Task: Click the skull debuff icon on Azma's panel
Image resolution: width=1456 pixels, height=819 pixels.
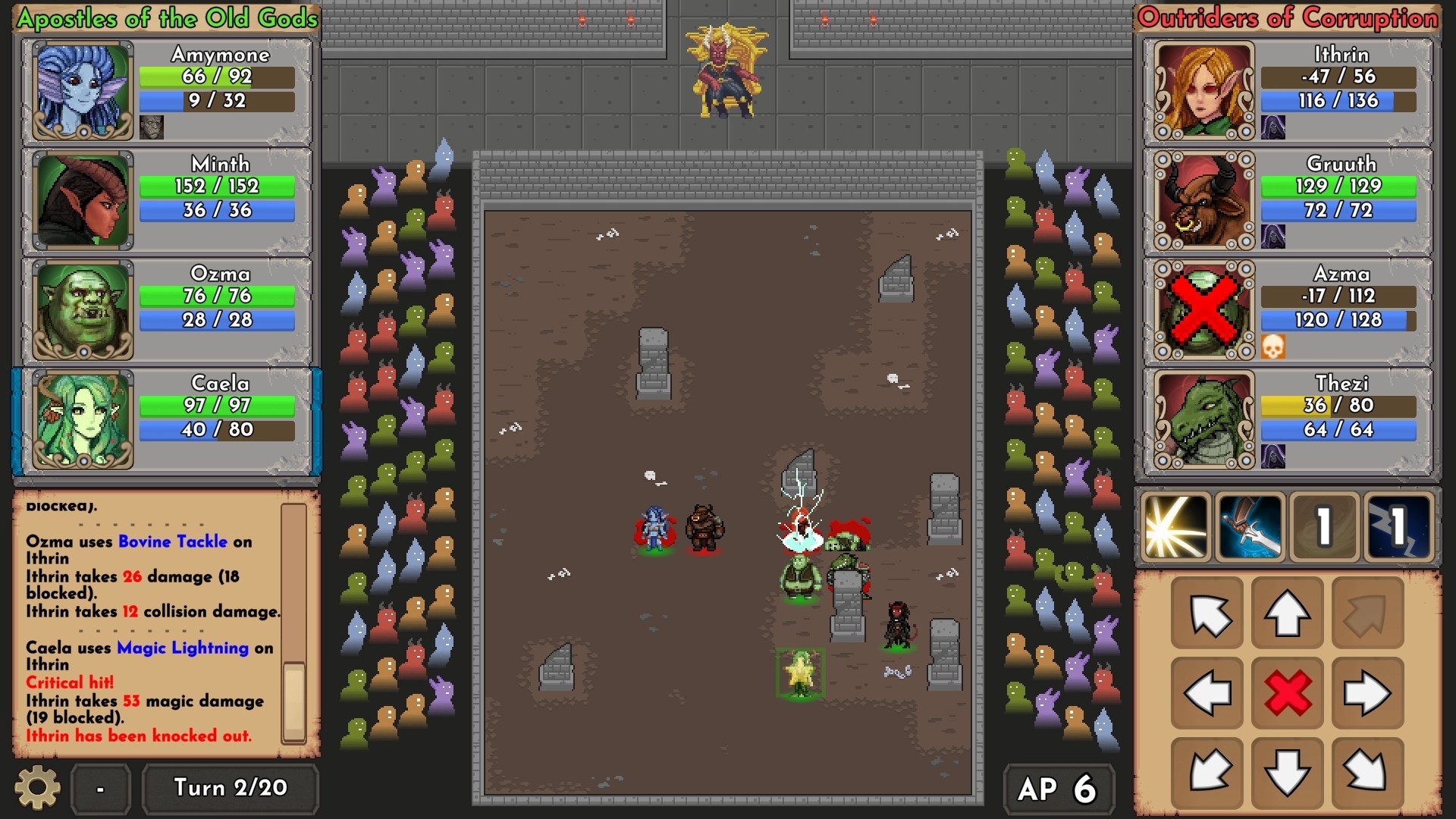Action: pyautogui.click(x=1274, y=346)
